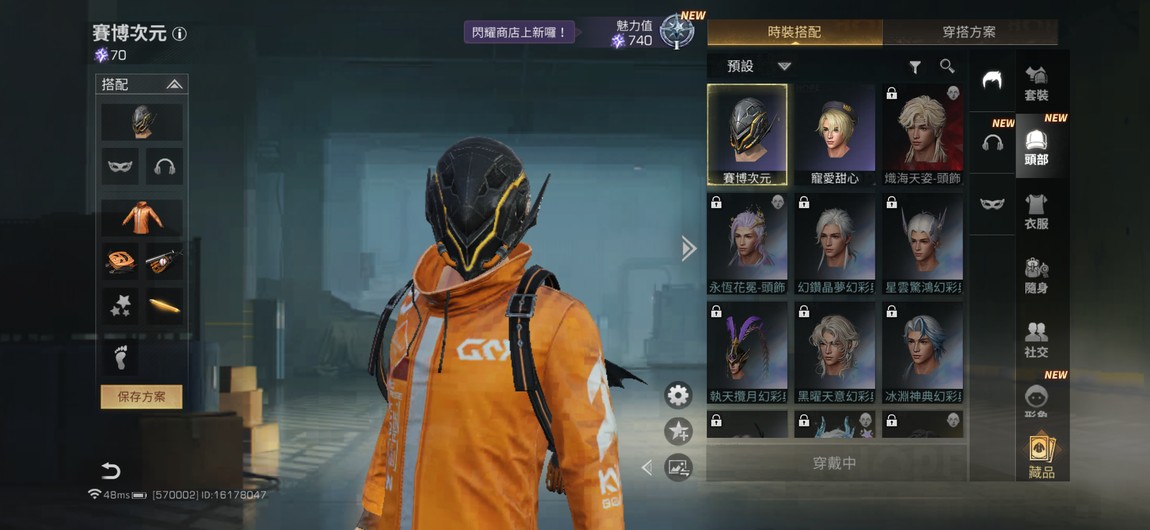
Task: Select the 永恆花冕 headwear item
Action: 747,245
